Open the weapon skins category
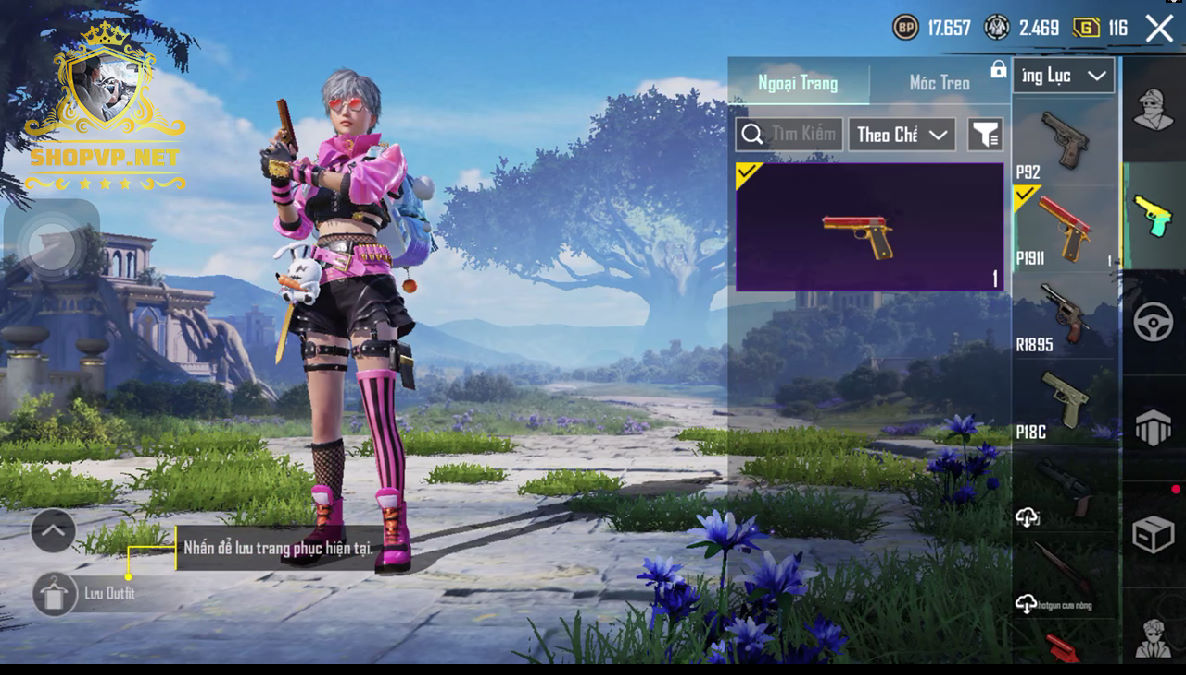 tap(1153, 215)
